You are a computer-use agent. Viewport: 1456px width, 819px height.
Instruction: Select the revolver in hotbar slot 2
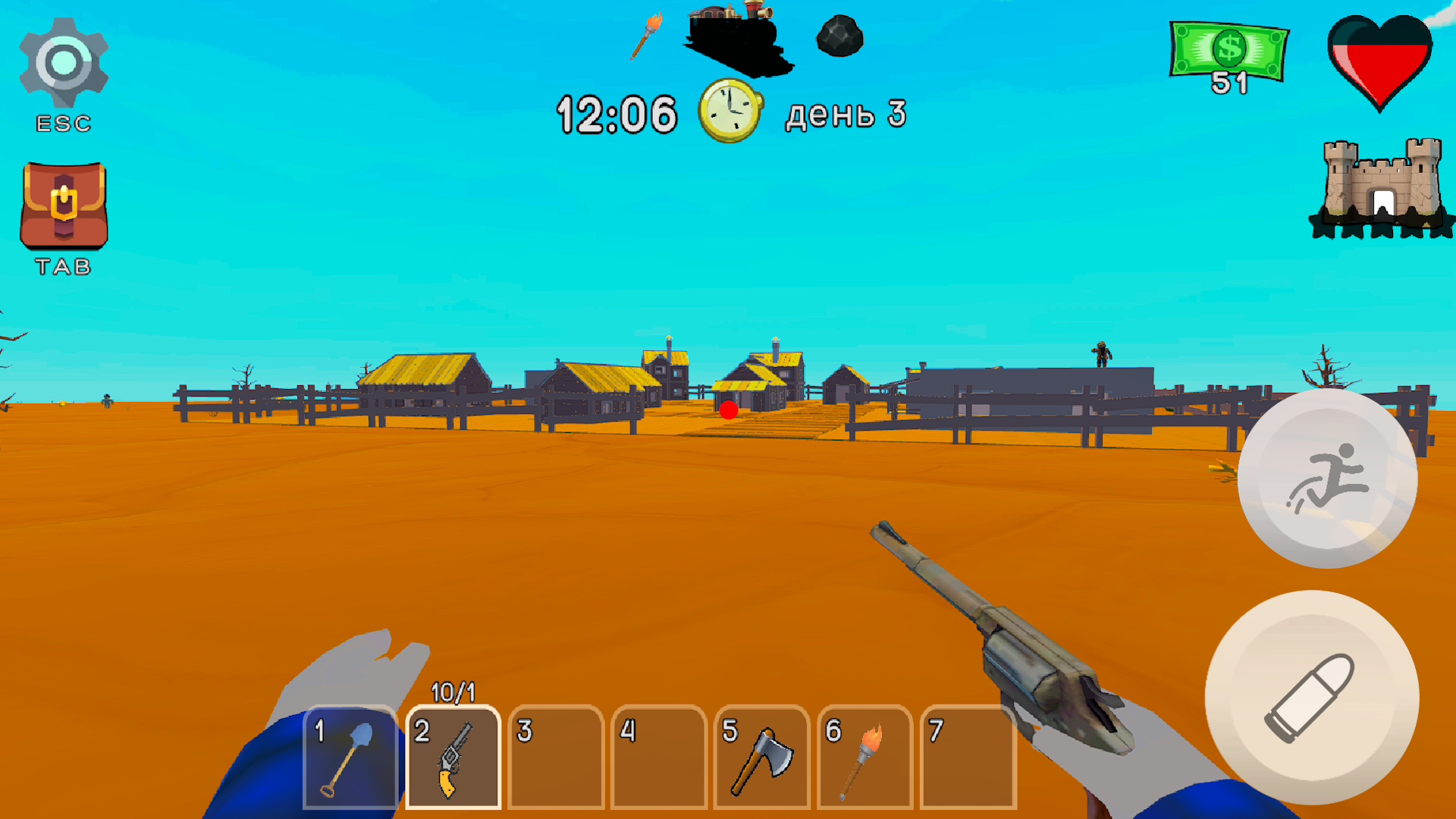(453, 758)
